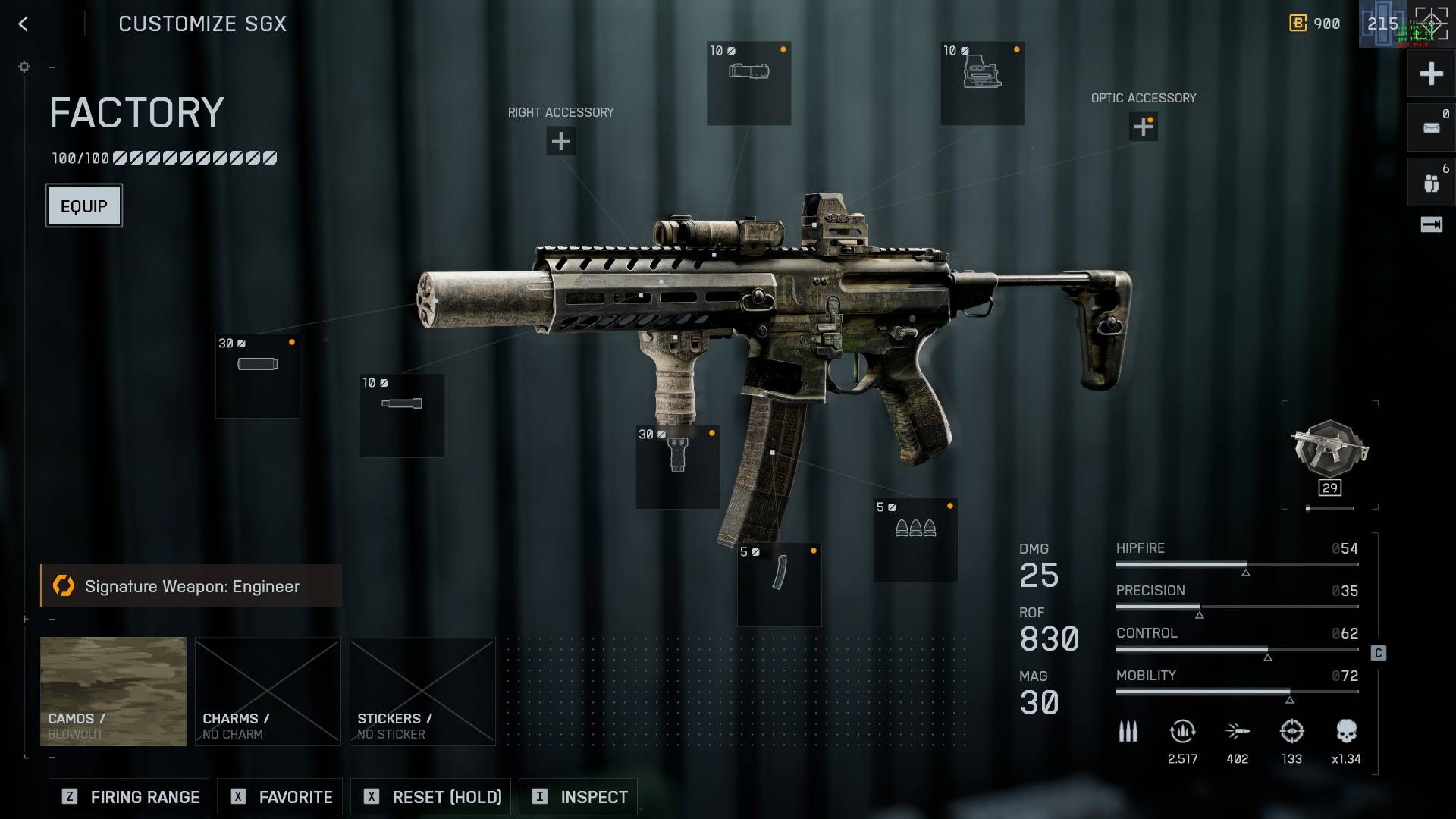Screen dimensions: 1456x819
Task: Open the muzzle attachment slot showing suppressor
Action: point(258,375)
